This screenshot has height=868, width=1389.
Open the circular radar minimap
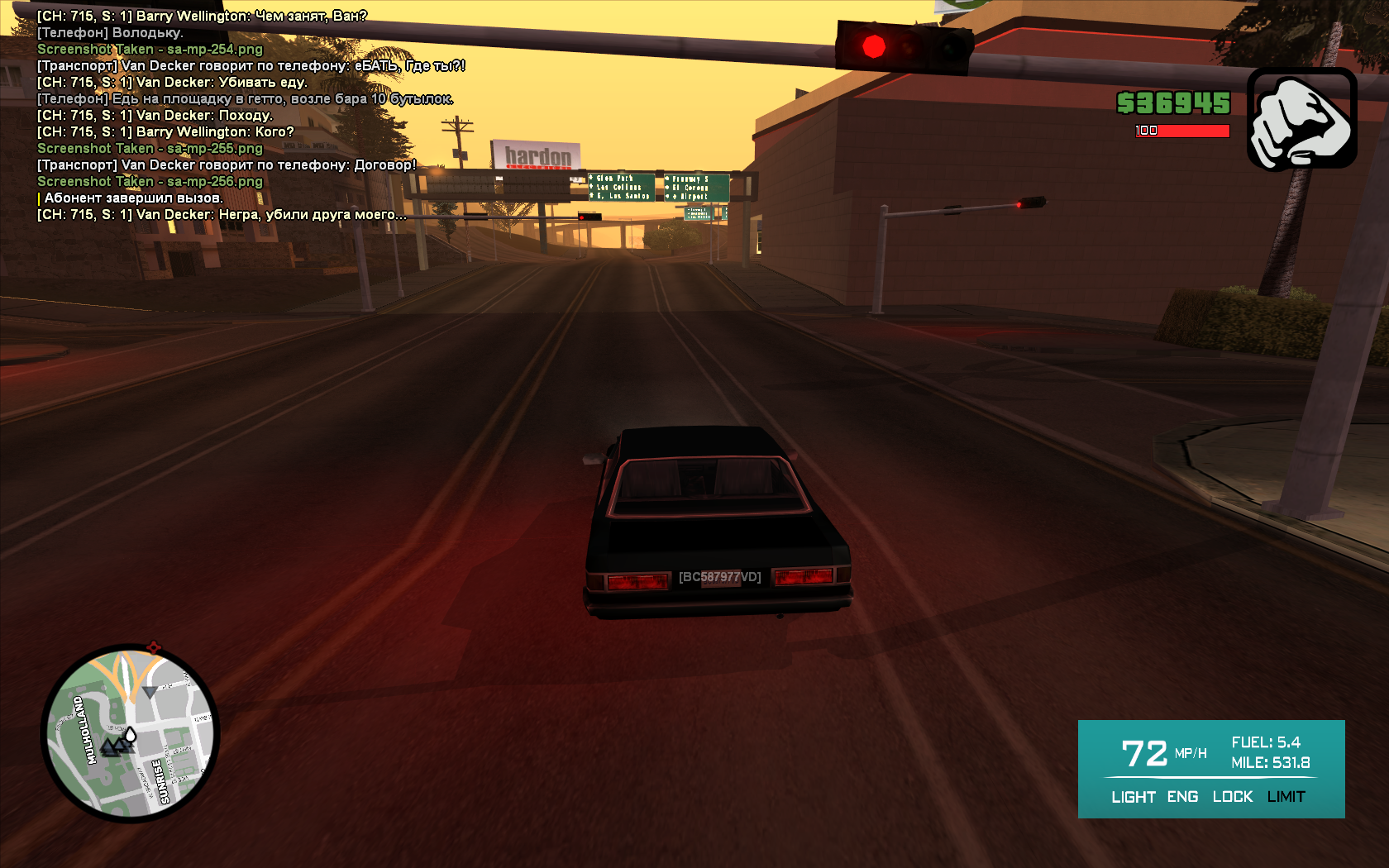(131, 733)
